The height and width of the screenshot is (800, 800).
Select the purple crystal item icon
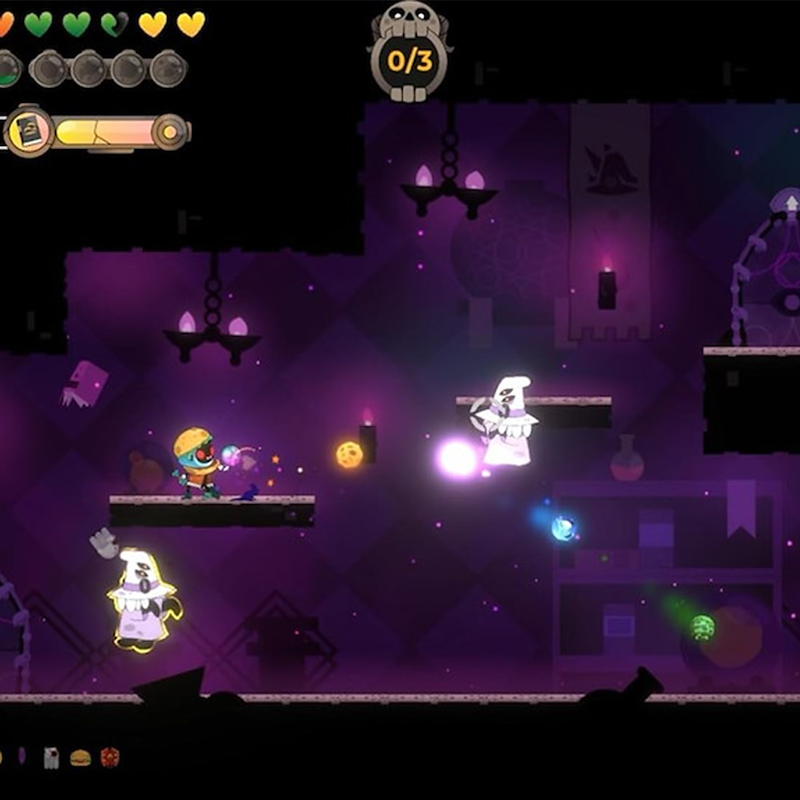click(22, 757)
